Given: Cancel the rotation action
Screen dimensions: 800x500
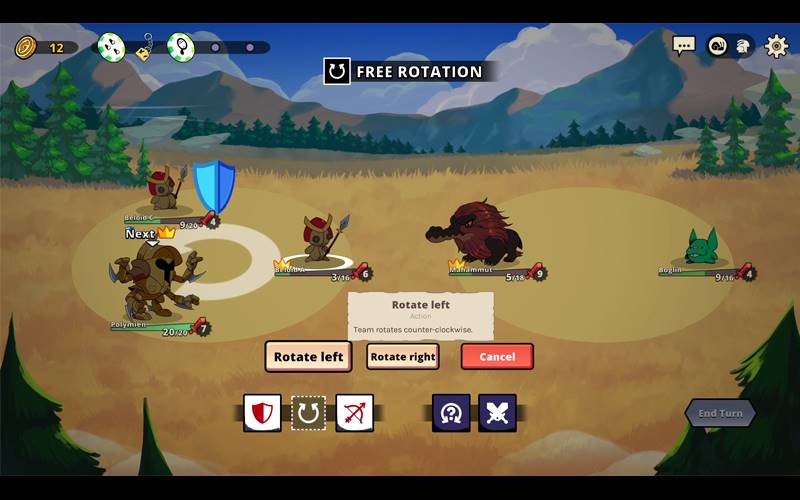Looking at the screenshot, I should pyautogui.click(x=497, y=357).
